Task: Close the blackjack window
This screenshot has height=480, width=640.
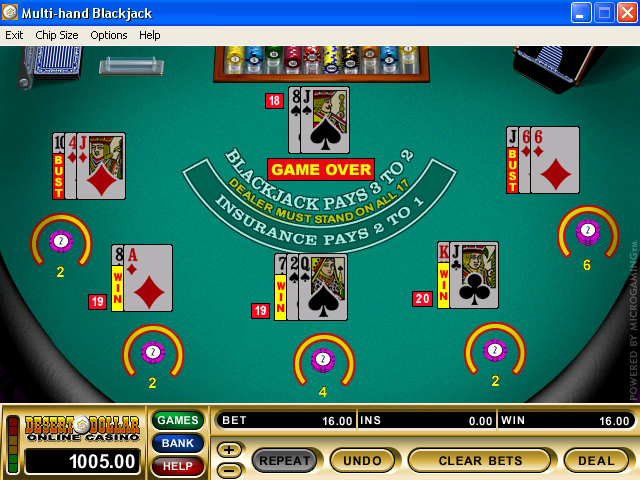Action: pyautogui.click(x=627, y=12)
